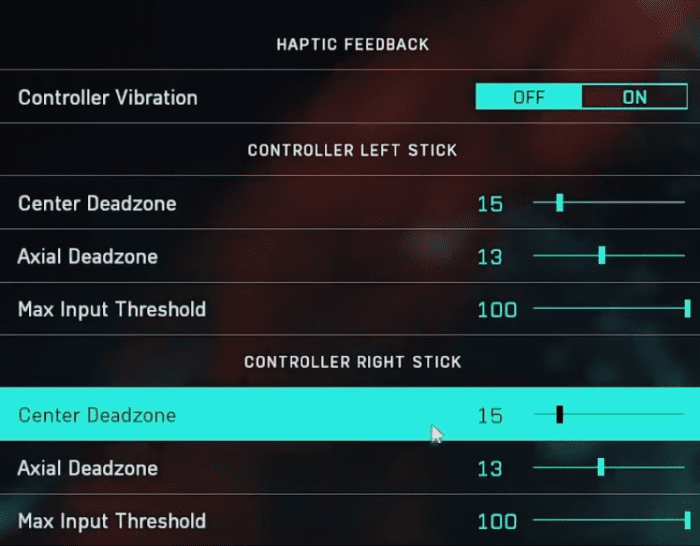This screenshot has width=700, height=546.
Task: Set right stick Max Input Threshold slider
Action: (687, 520)
